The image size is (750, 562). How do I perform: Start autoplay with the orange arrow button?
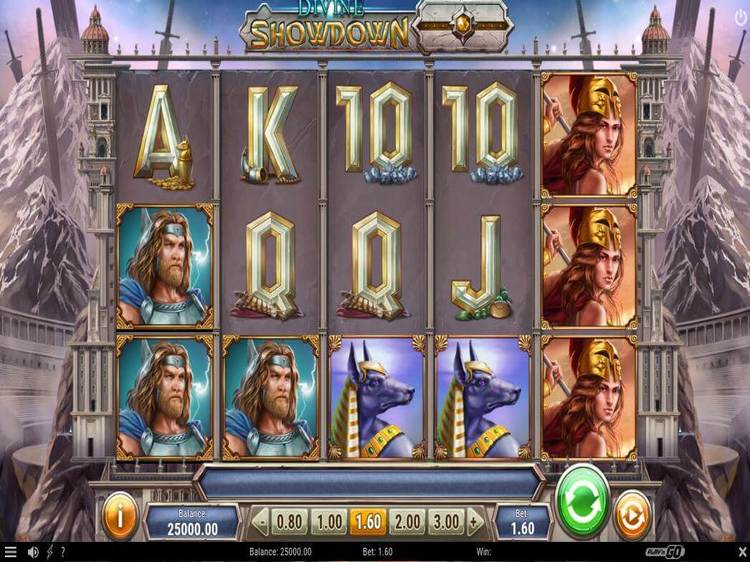pyautogui.click(x=631, y=517)
